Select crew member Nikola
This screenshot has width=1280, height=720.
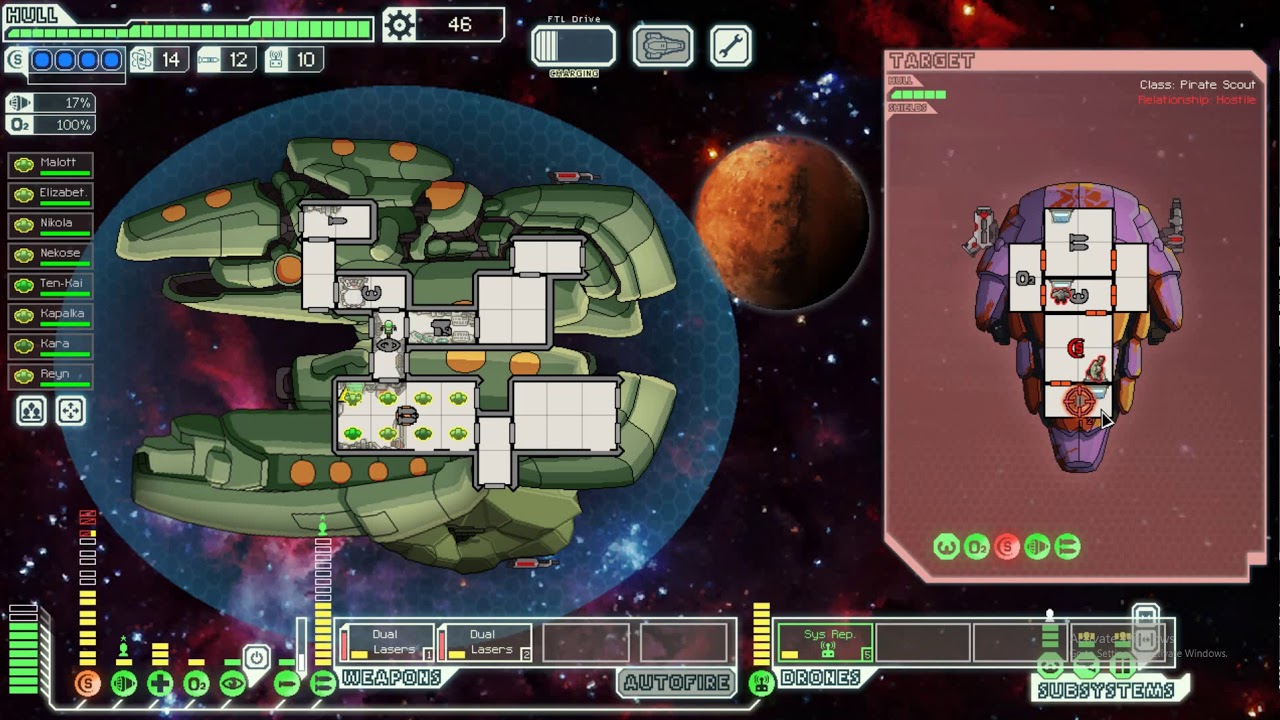point(51,223)
